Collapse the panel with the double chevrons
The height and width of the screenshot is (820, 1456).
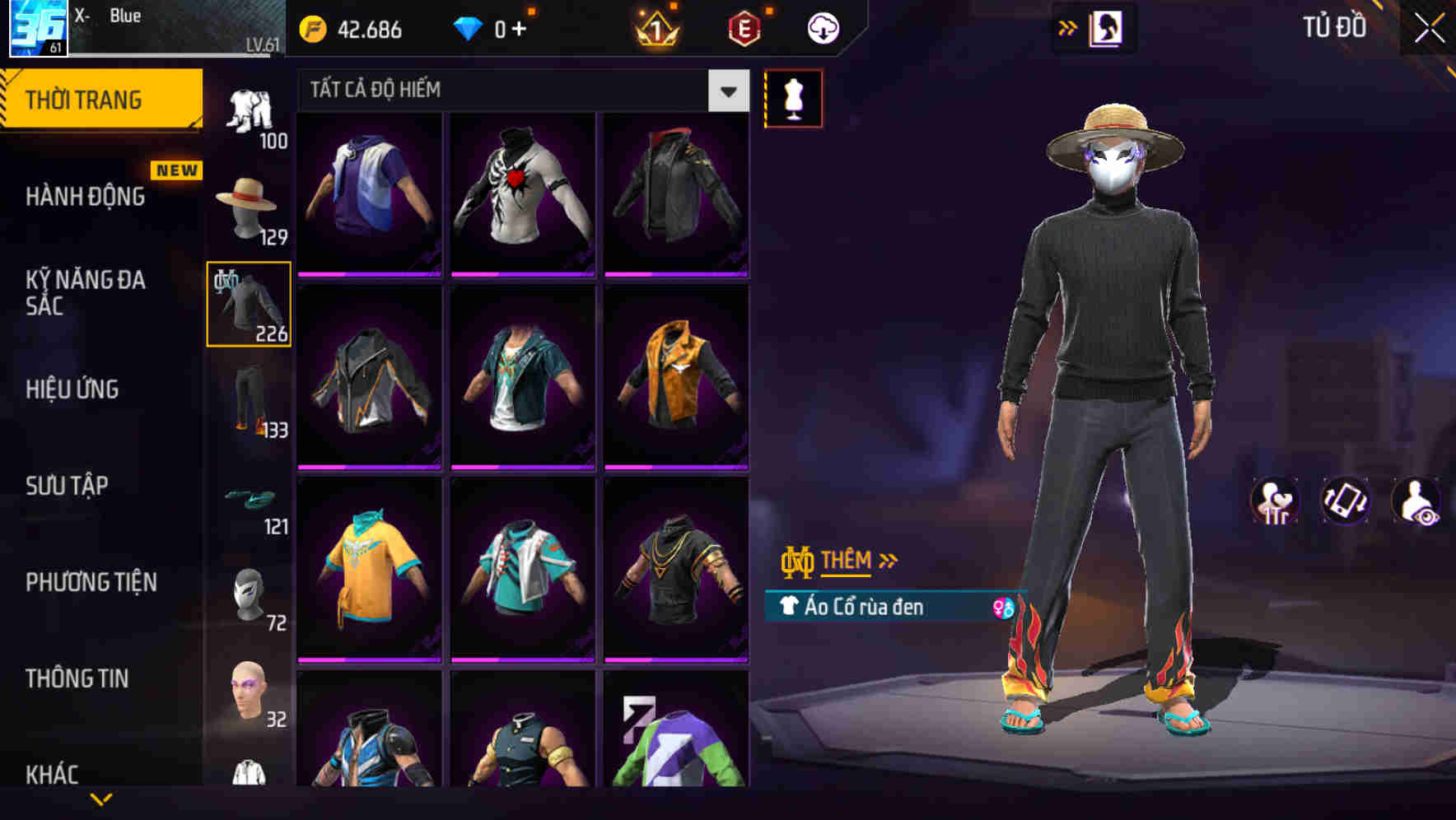point(1068,26)
